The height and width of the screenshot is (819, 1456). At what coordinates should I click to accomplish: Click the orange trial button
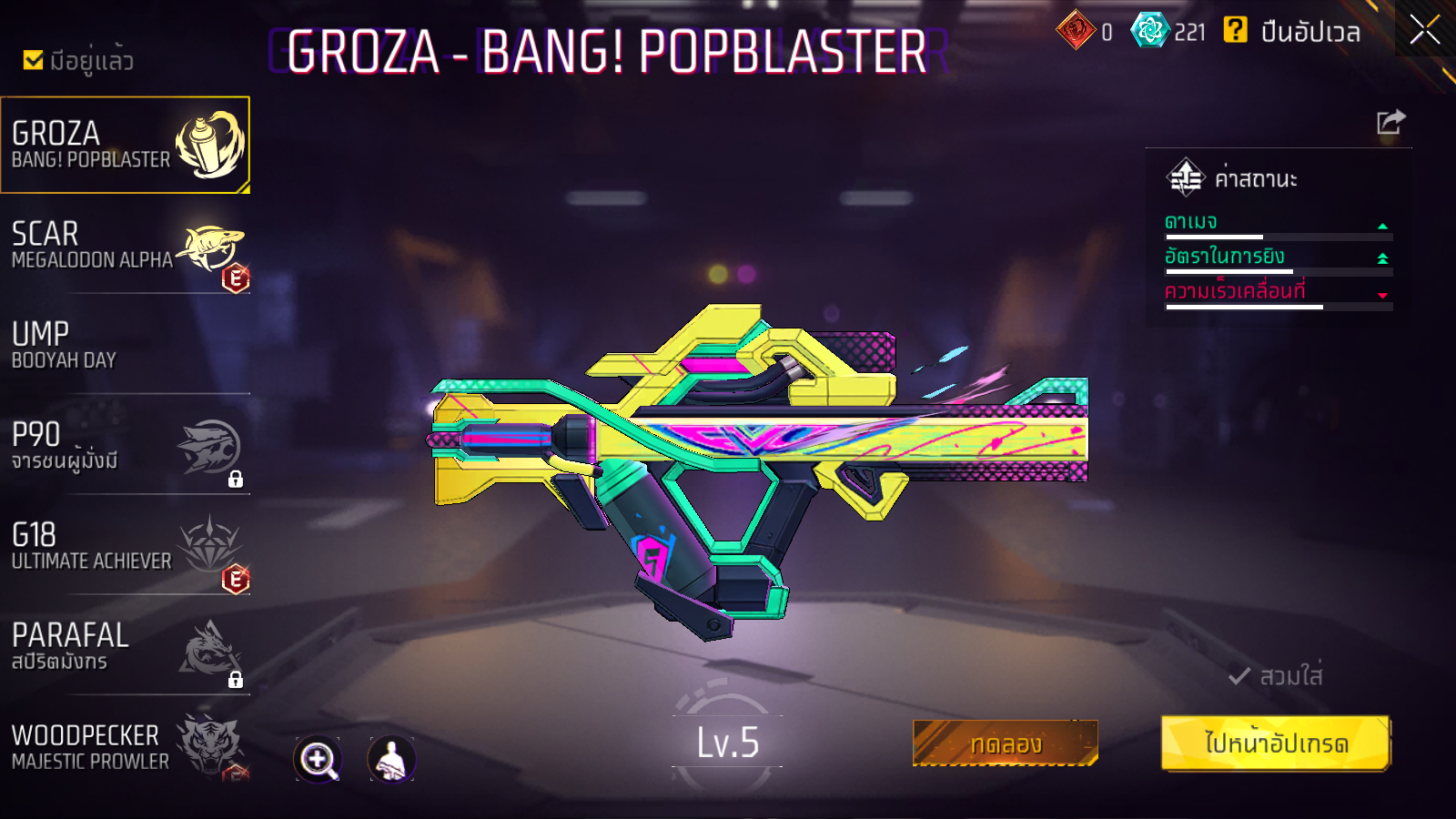pos(1005,743)
